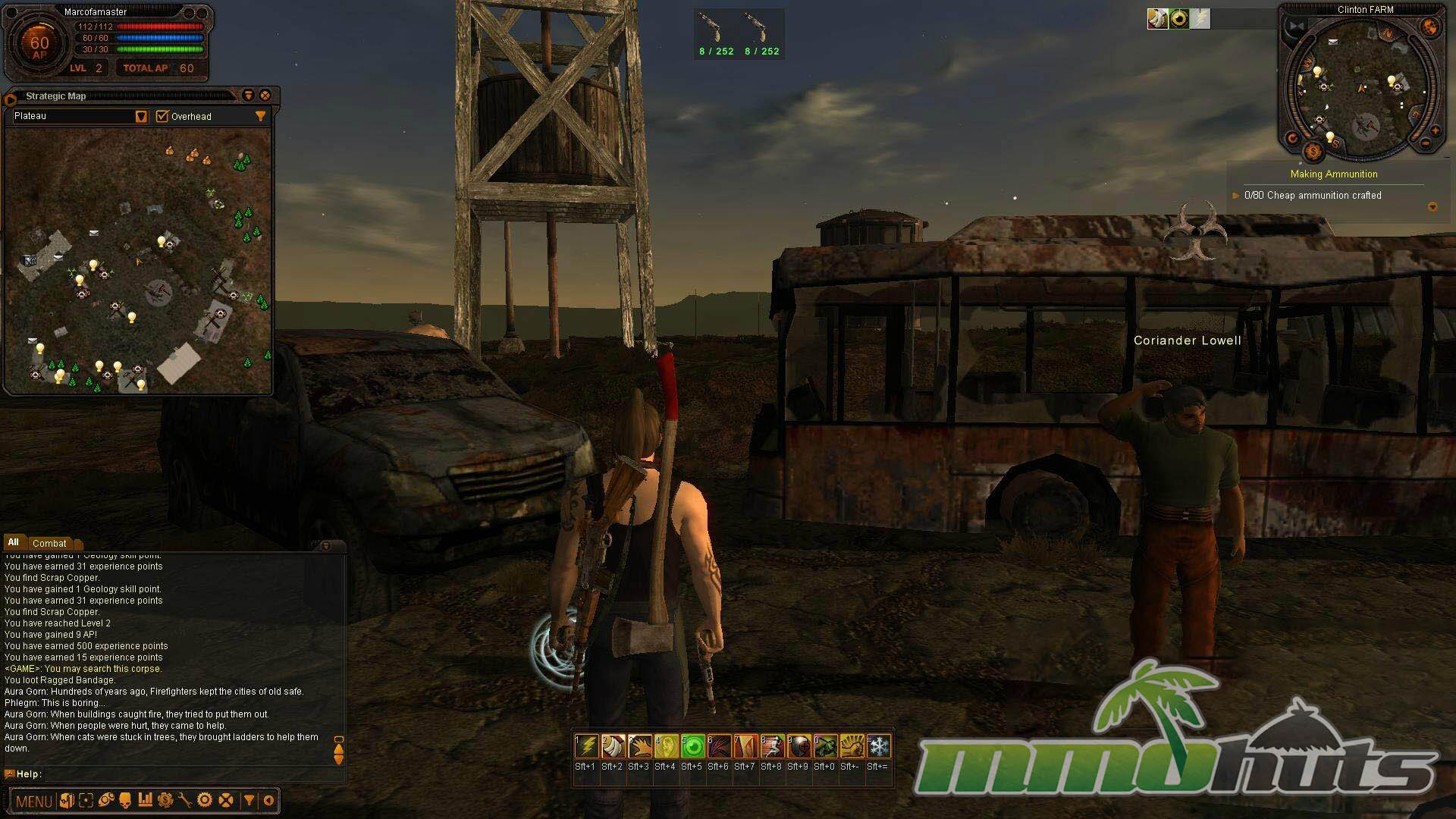Screen dimensions: 1456x819
Task: Zoom in the minimap with plus
Action: click(1435, 130)
